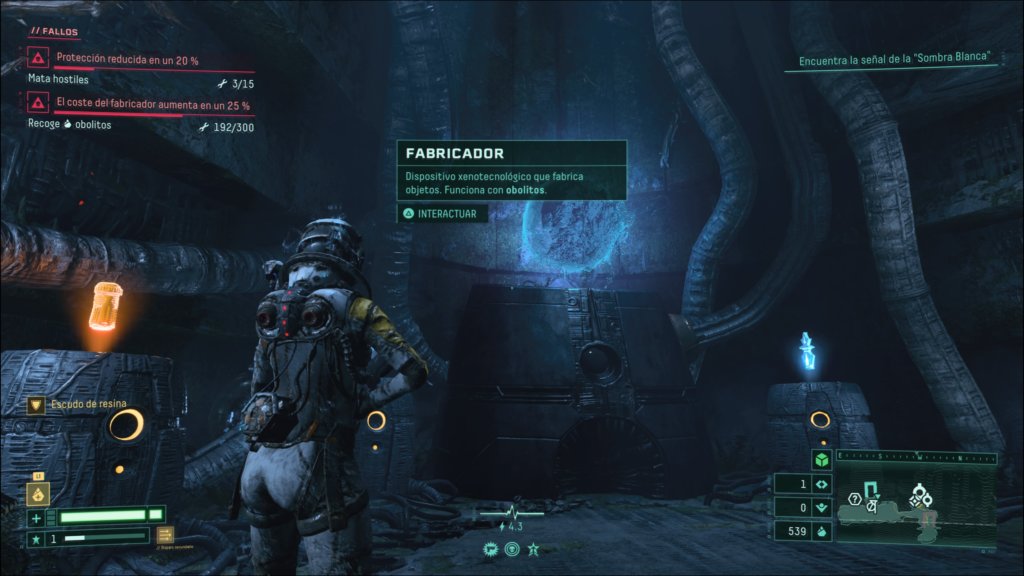Select the INTERACTUAR prompt under Fabricador

pyautogui.click(x=443, y=213)
